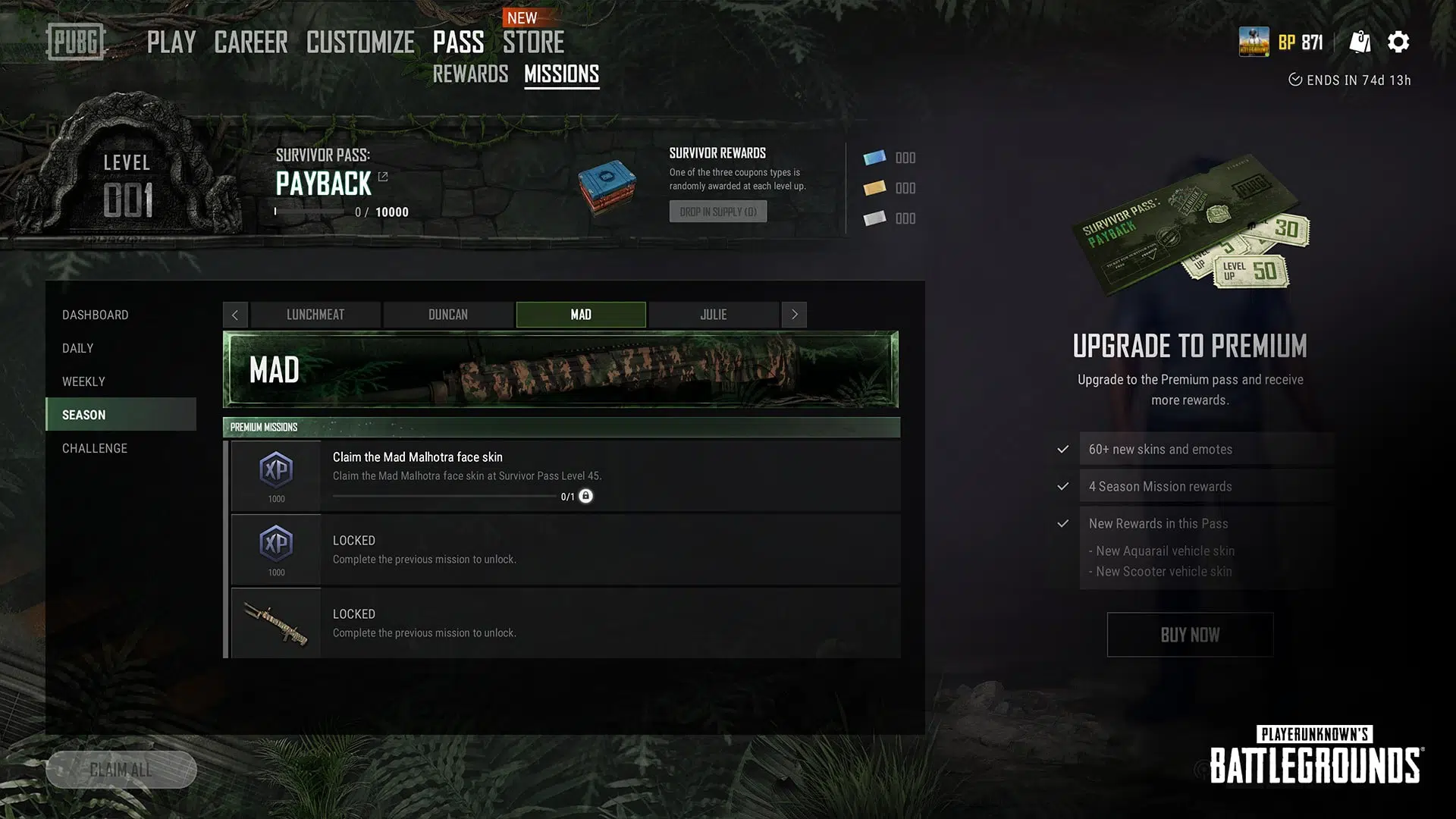The image size is (1456, 819).
Task: Open the shopping bag inventory
Action: (x=1360, y=42)
